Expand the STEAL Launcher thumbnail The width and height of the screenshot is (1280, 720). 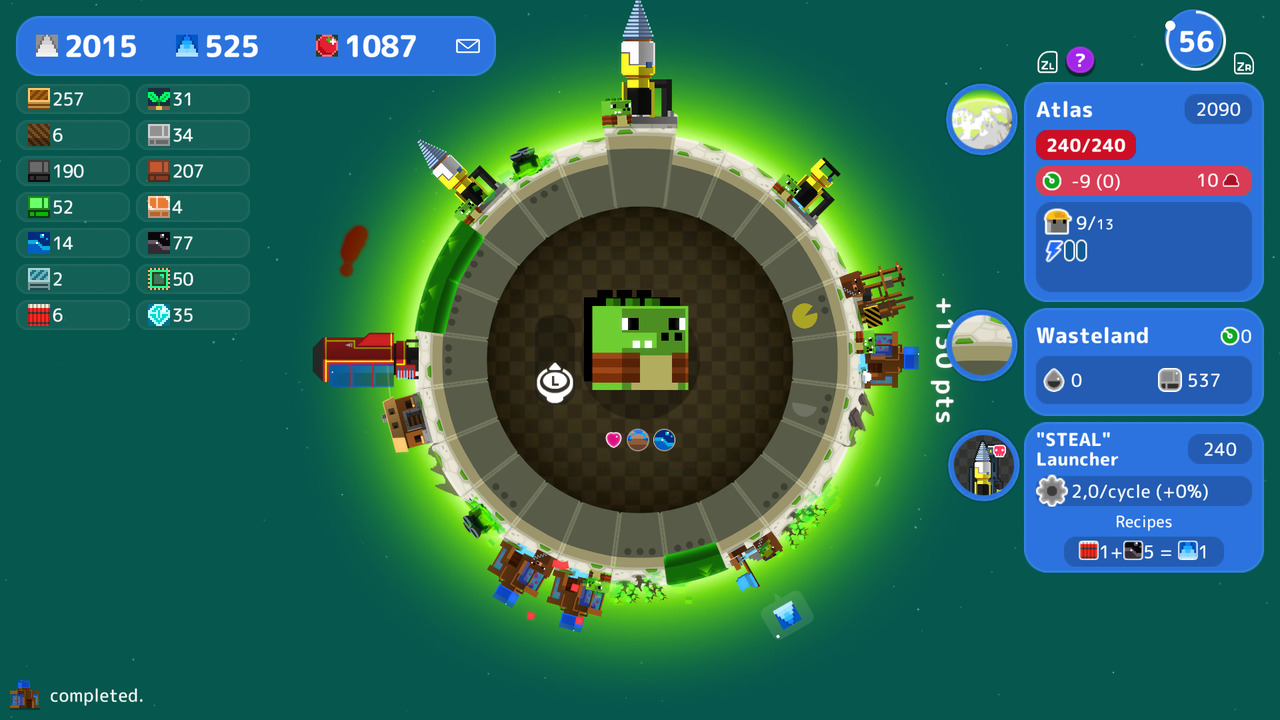tap(981, 466)
